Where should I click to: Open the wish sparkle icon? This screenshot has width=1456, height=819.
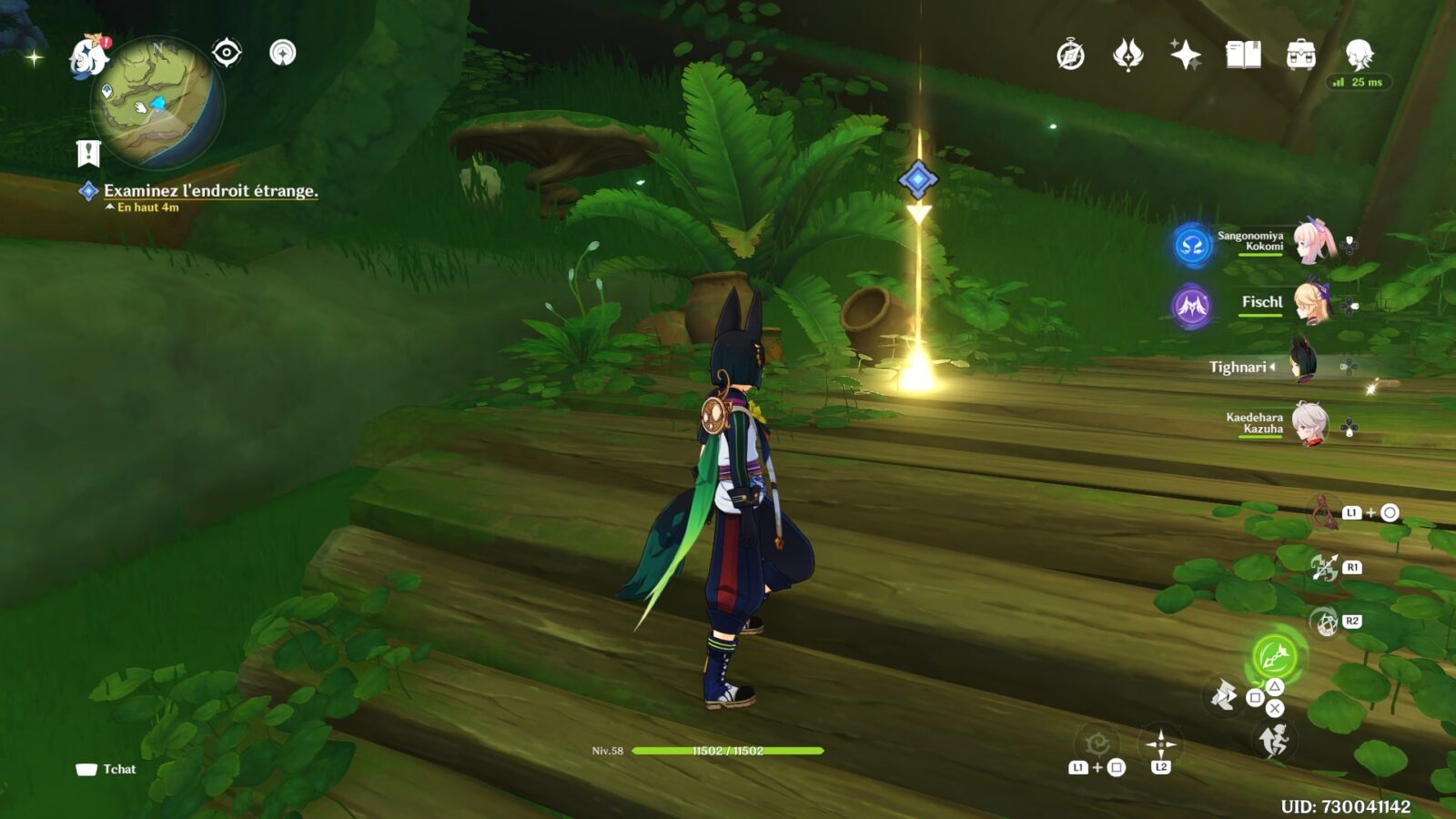[1185, 56]
